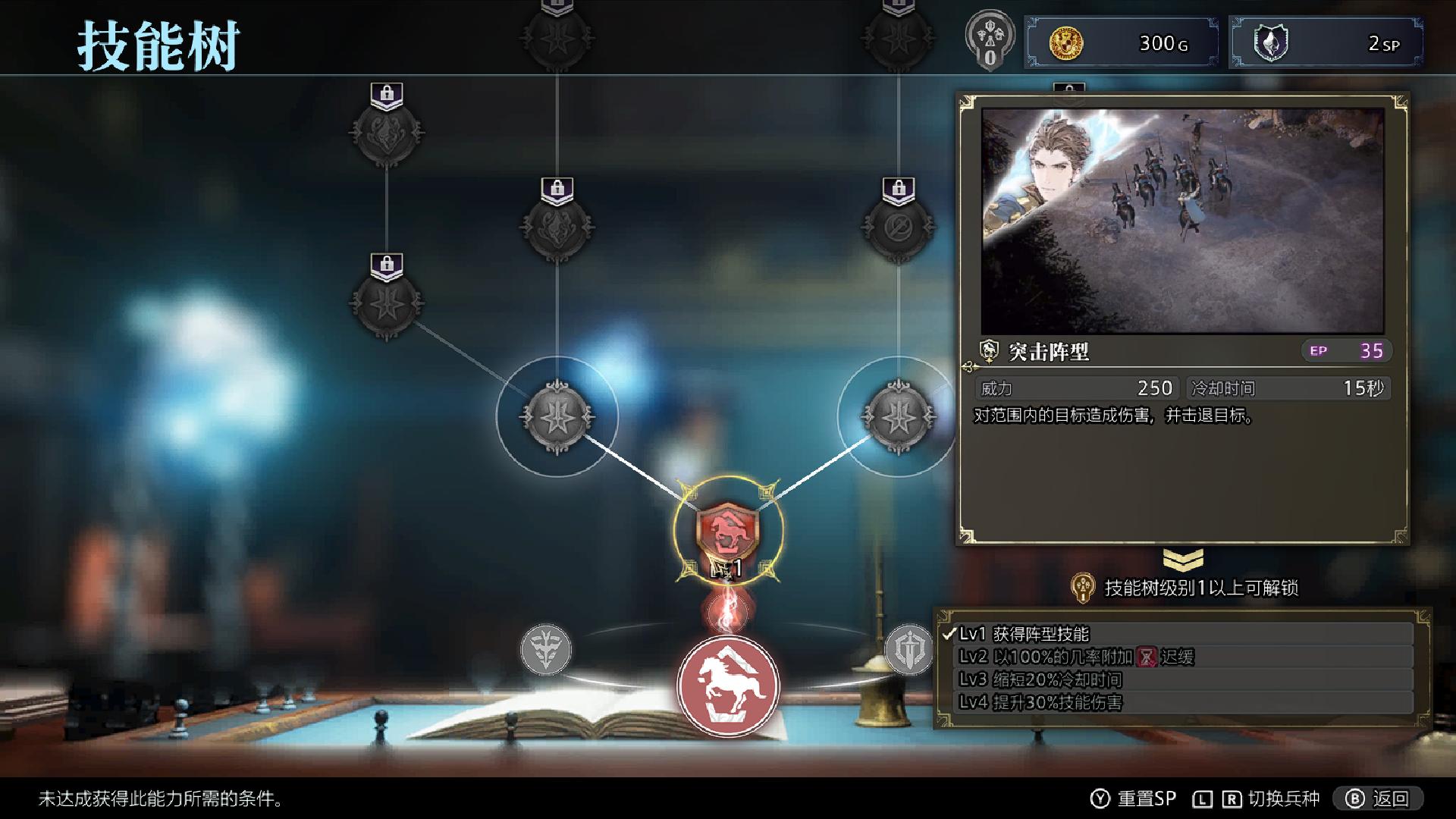The height and width of the screenshot is (819, 1456).
Task: Choose the locked node with slashed-circle emblem
Action: coord(898,226)
